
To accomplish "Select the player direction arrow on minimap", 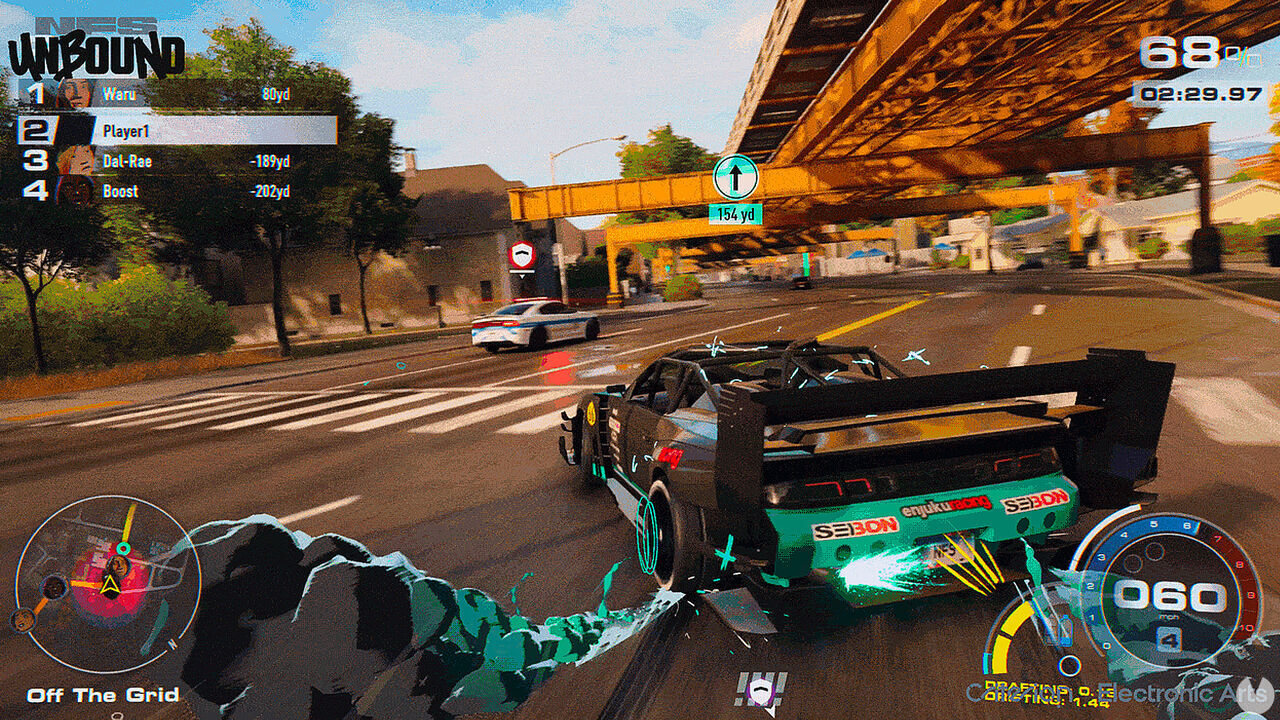I will 113,584.
